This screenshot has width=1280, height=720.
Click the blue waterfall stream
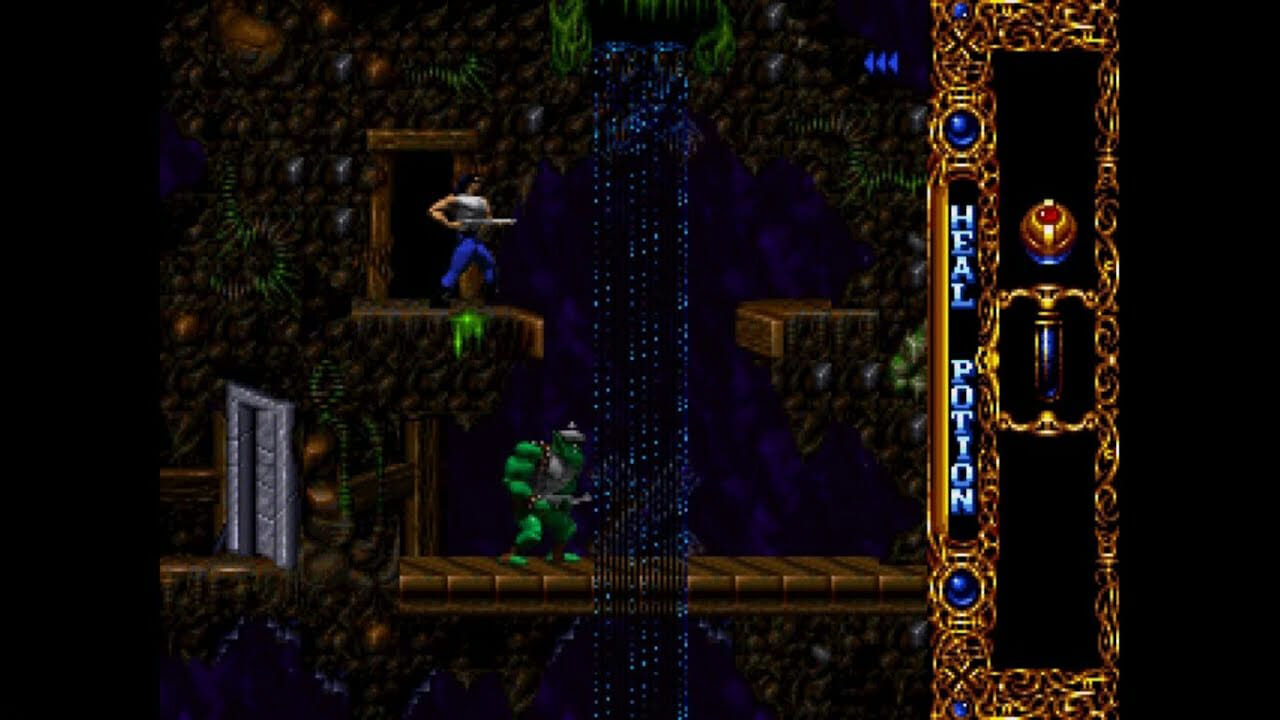click(x=630, y=300)
